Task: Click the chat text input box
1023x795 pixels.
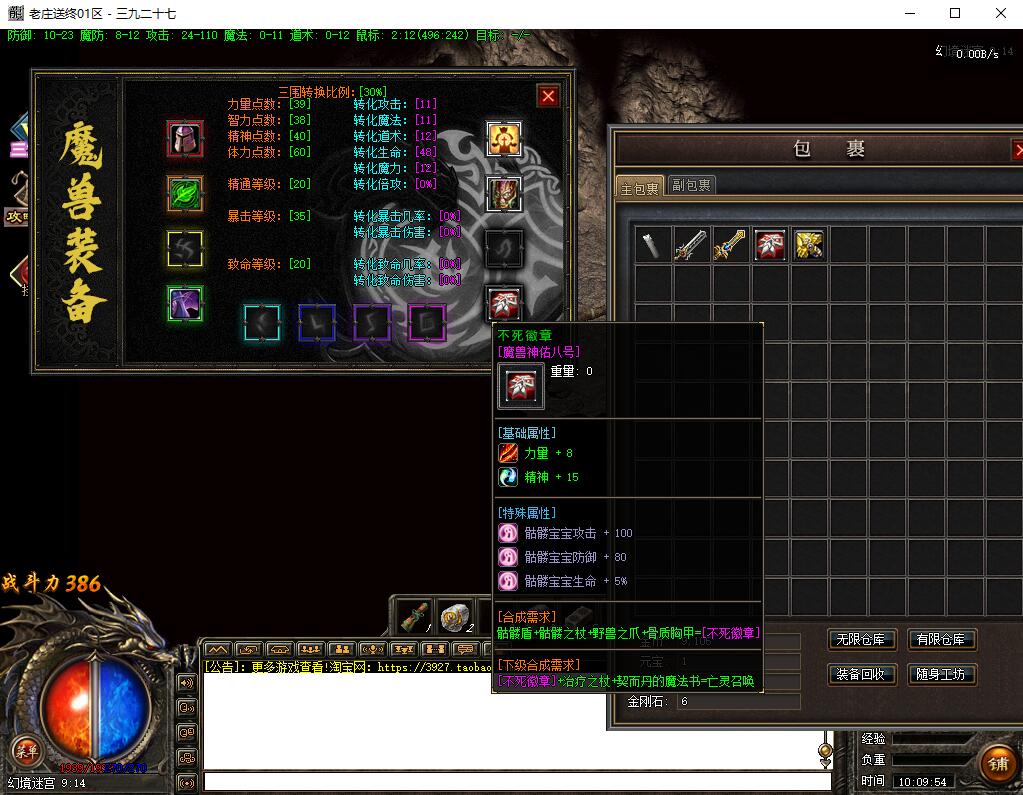Action: [516, 782]
